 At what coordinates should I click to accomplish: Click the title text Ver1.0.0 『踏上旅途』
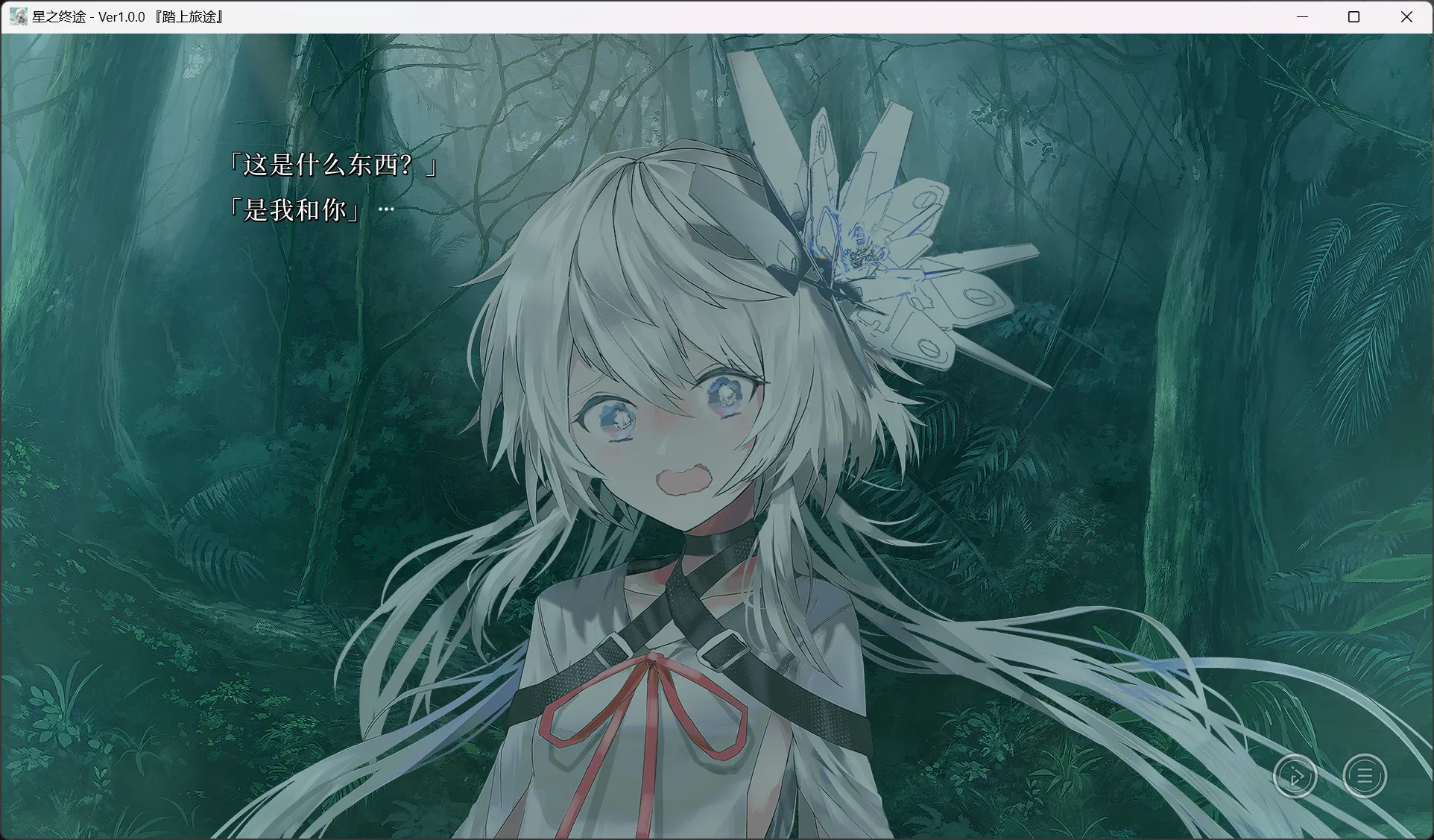[159, 16]
